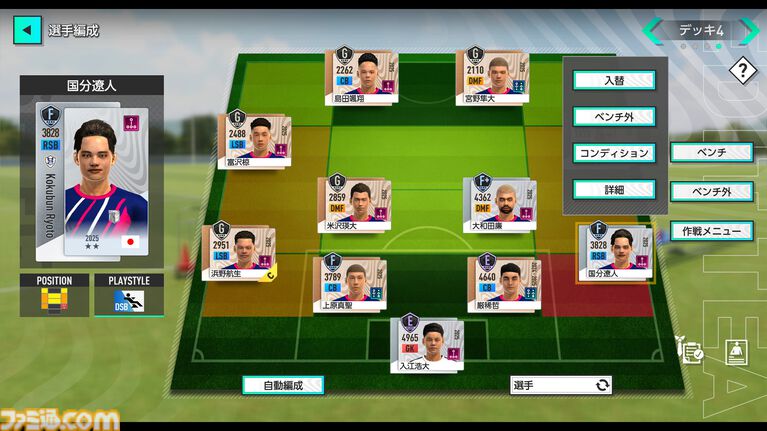Open the help question mark icon

point(742,71)
